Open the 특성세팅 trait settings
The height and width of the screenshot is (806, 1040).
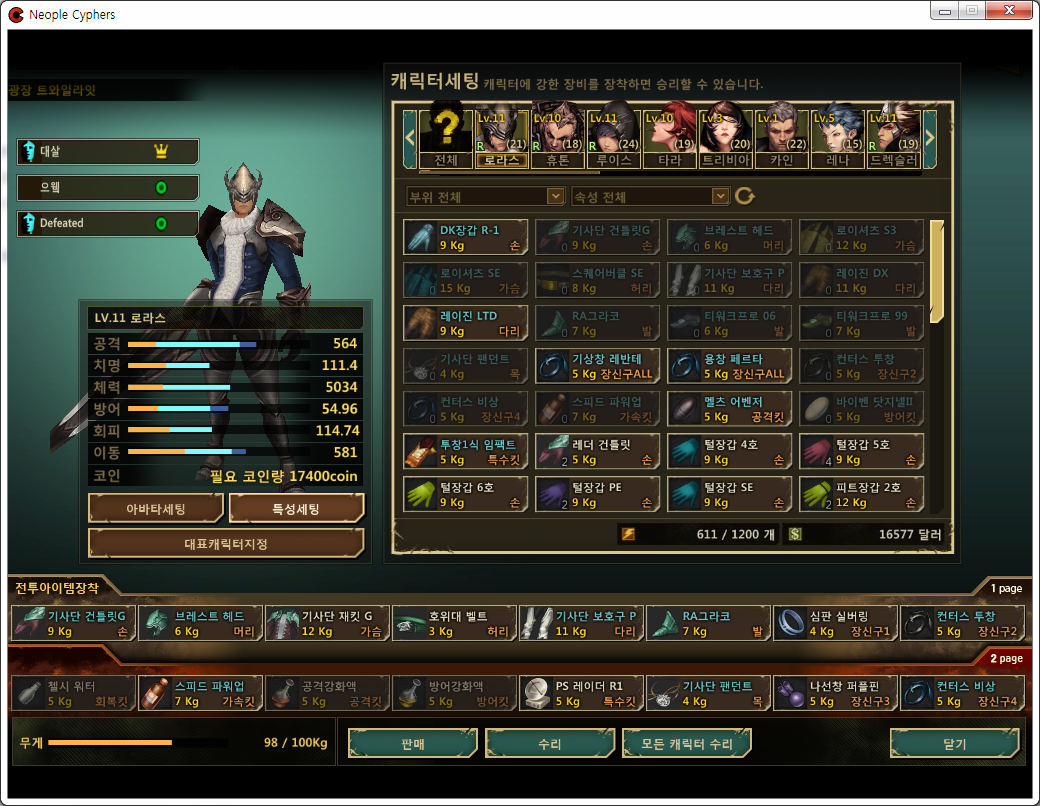296,508
